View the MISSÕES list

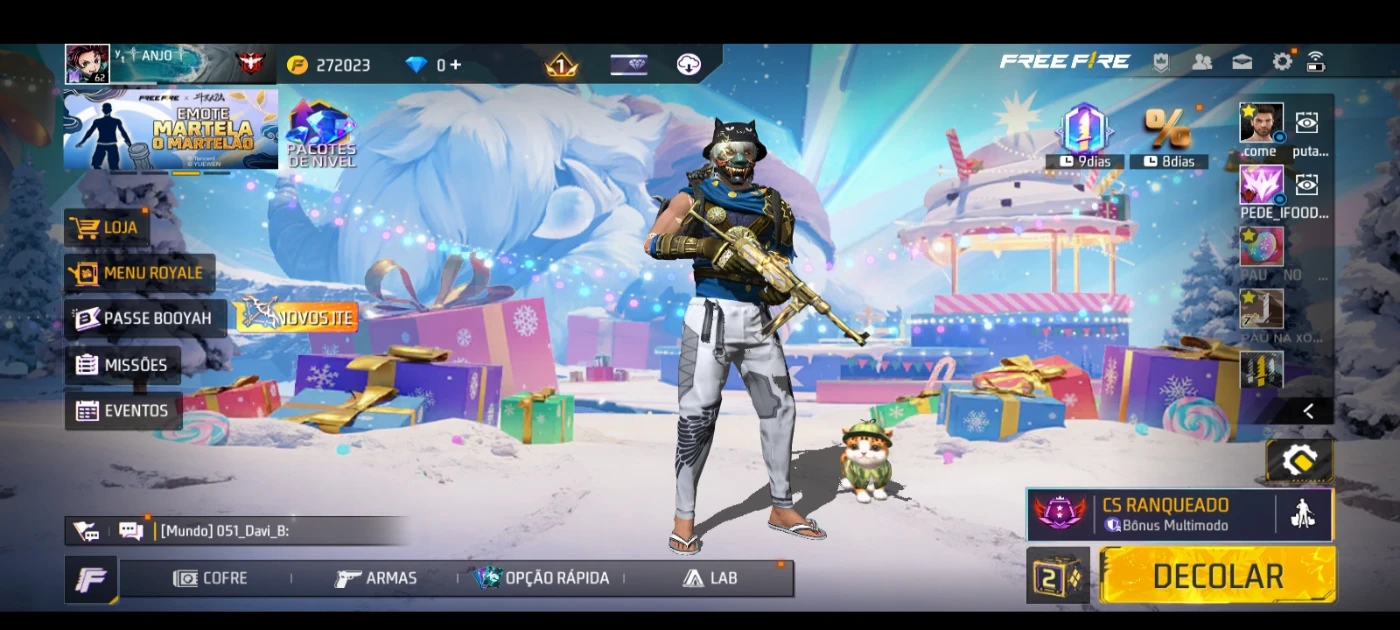click(x=123, y=365)
